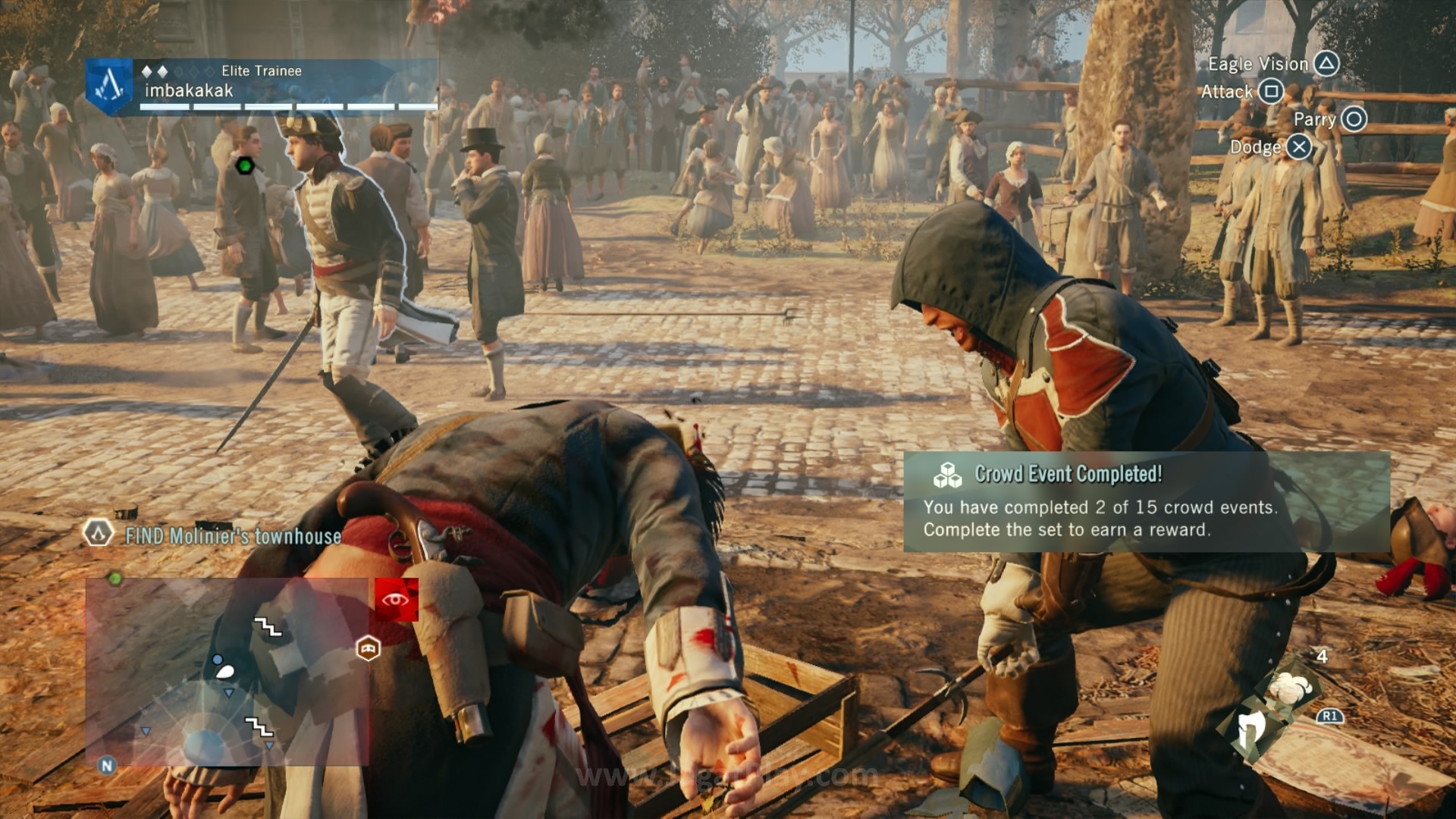Image resolution: width=1456 pixels, height=819 pixels.
Task: Click the Assassin emblem on the player banner
Action: (x=109, y=86)
